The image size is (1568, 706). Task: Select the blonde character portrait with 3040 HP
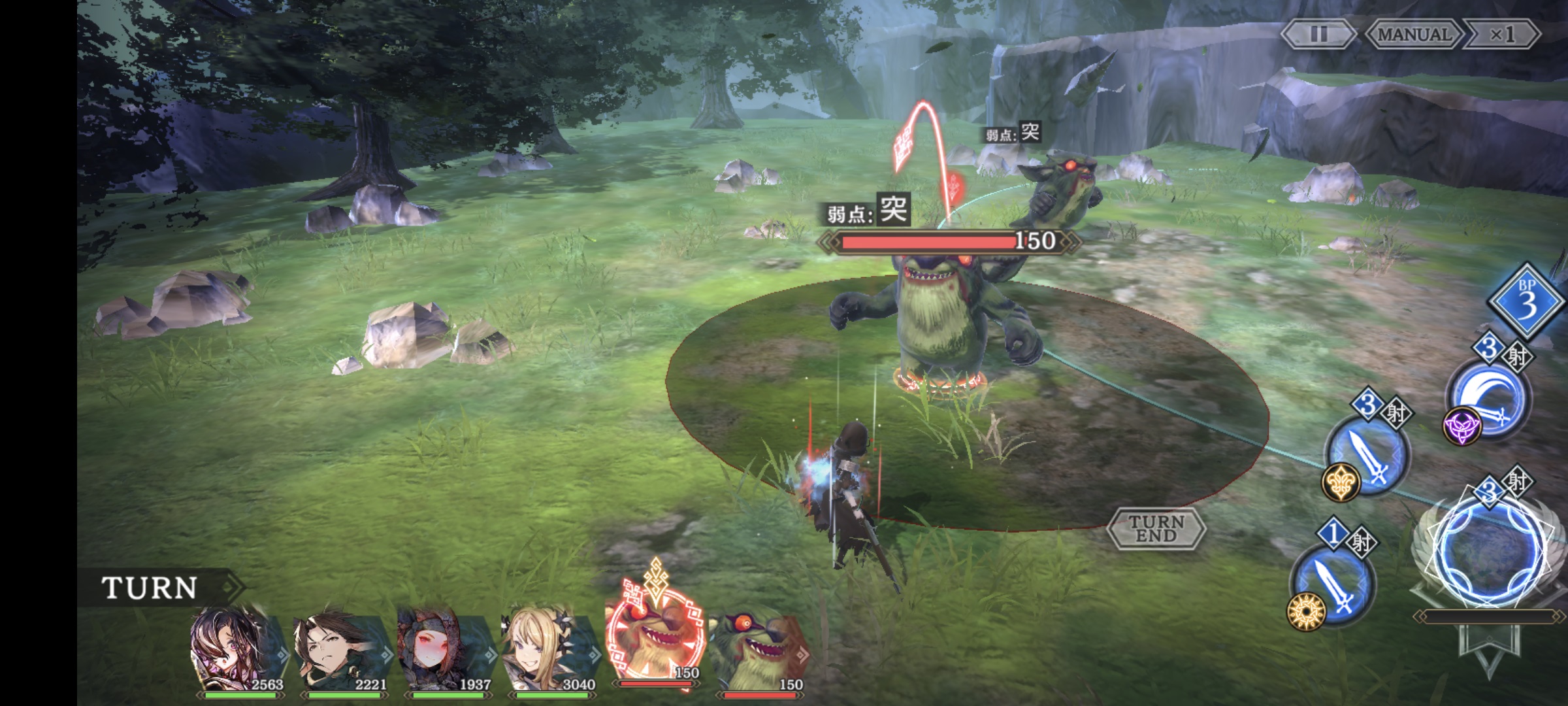(549, 650)
